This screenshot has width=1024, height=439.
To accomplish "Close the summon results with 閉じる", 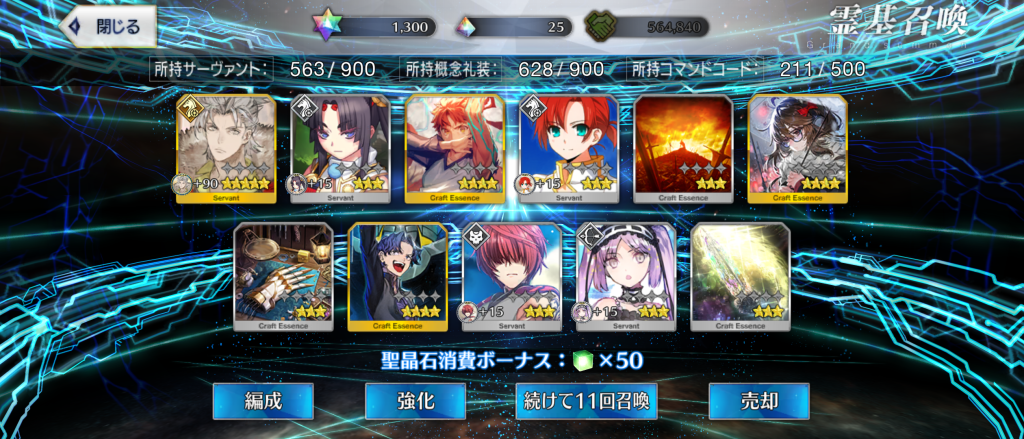I will pos(110,27).
